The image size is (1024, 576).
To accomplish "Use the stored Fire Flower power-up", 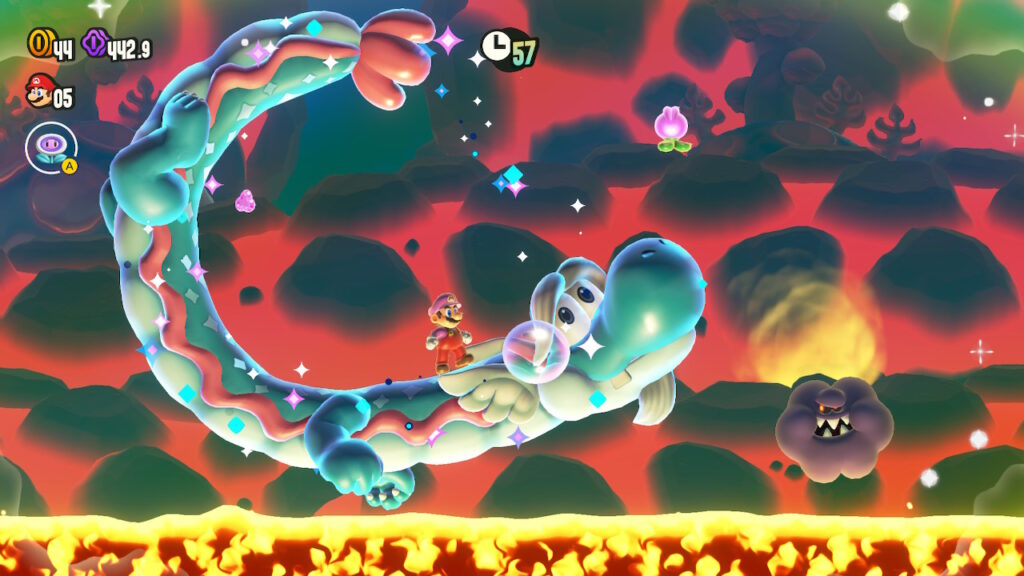I will (x=50, y=147).
